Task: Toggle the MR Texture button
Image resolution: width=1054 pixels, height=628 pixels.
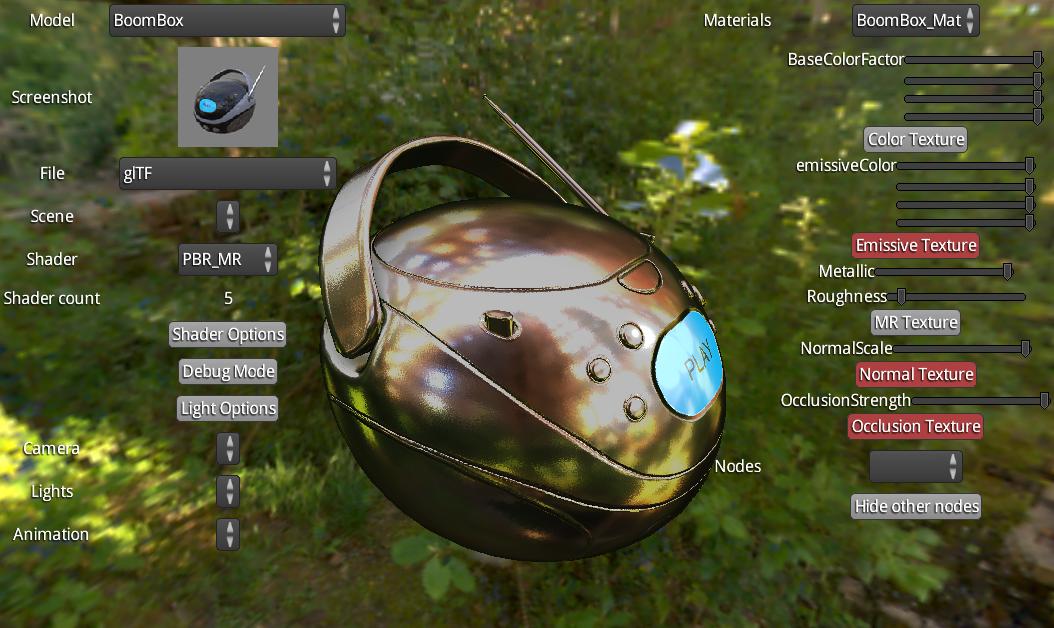Action: 916,322
